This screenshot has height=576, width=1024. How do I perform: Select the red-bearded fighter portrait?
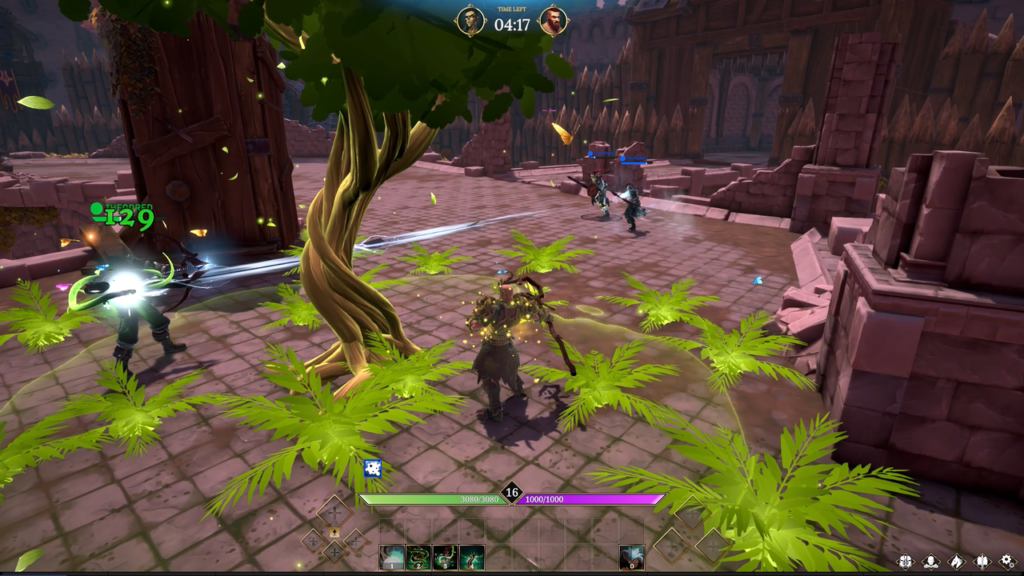pos(553,21)
